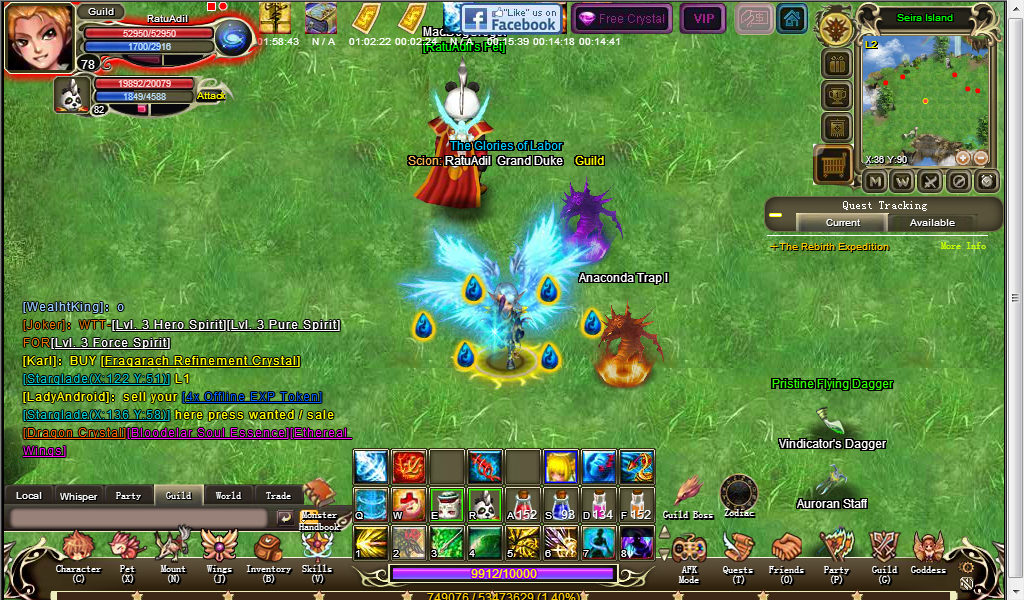Like the game on Facebook

(x=509, y=18)
